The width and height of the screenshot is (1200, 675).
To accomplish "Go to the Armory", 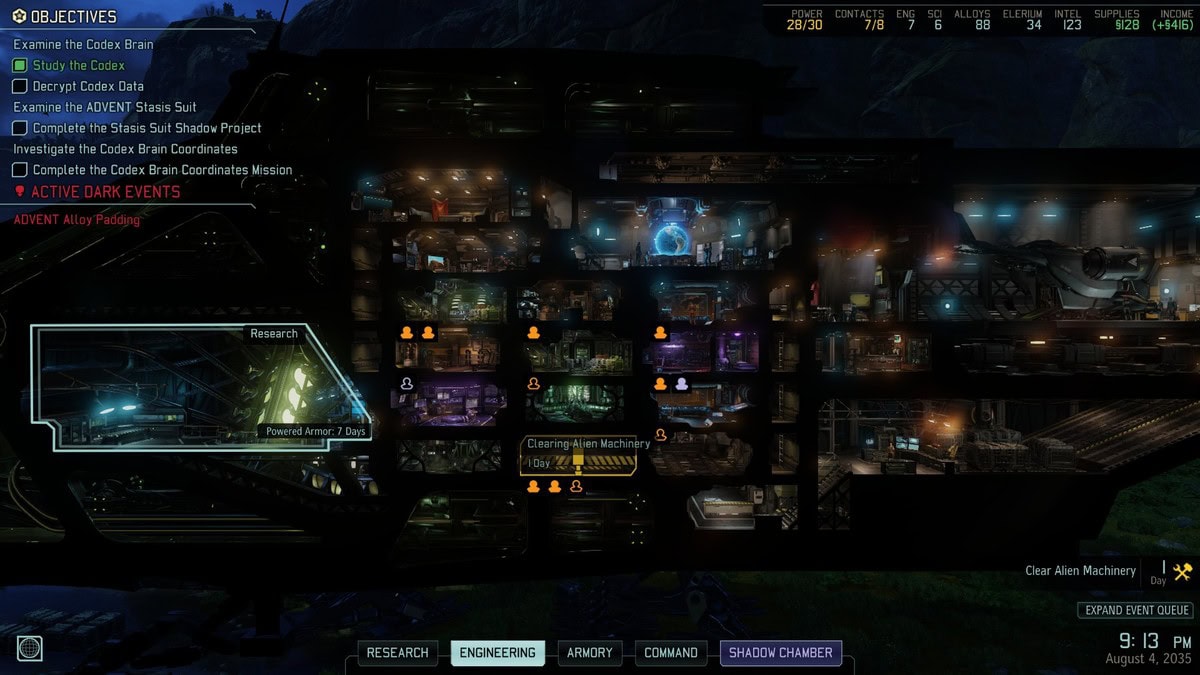I will 590,653.
